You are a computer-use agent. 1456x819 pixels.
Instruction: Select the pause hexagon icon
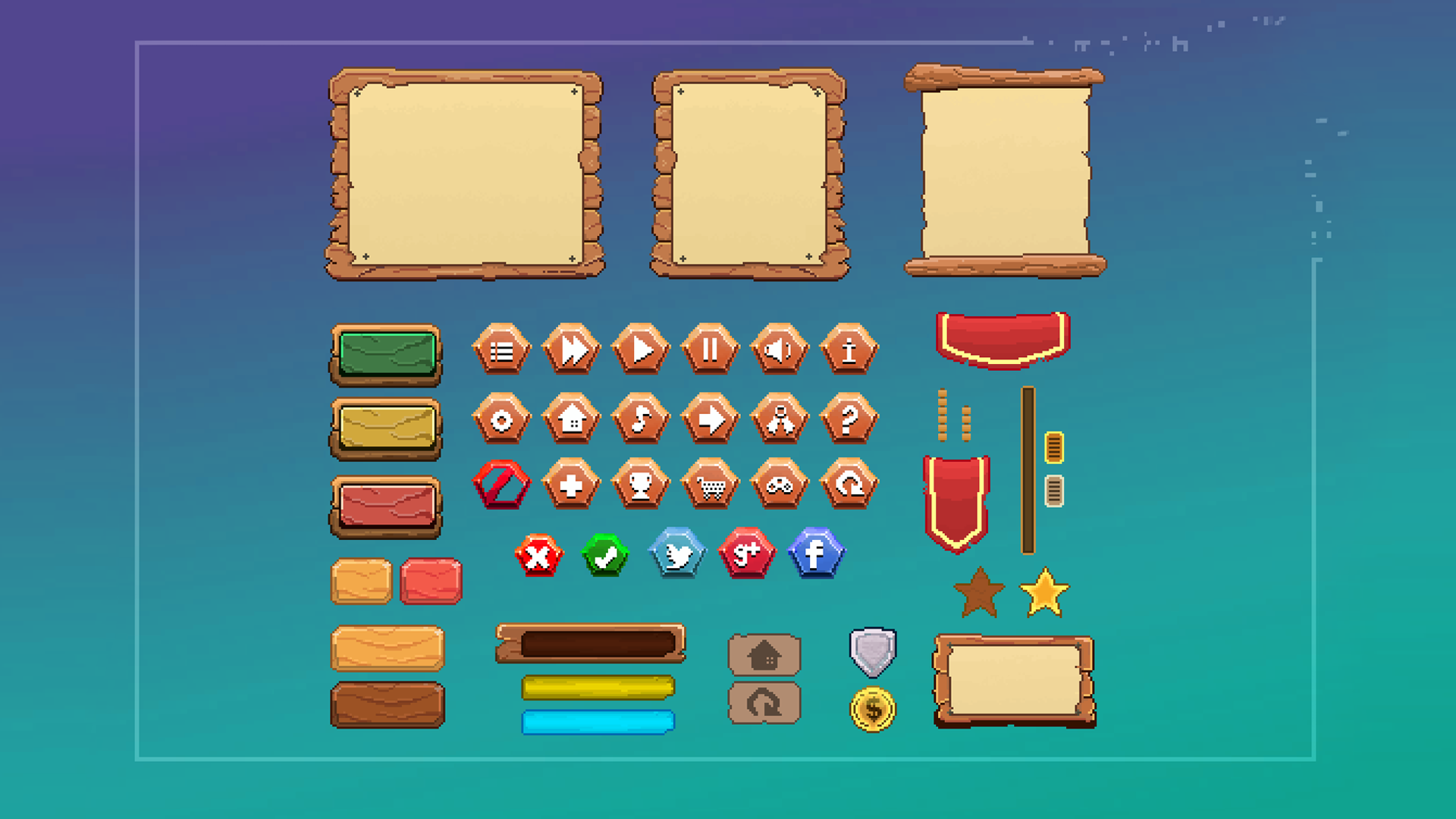(711, 349)
